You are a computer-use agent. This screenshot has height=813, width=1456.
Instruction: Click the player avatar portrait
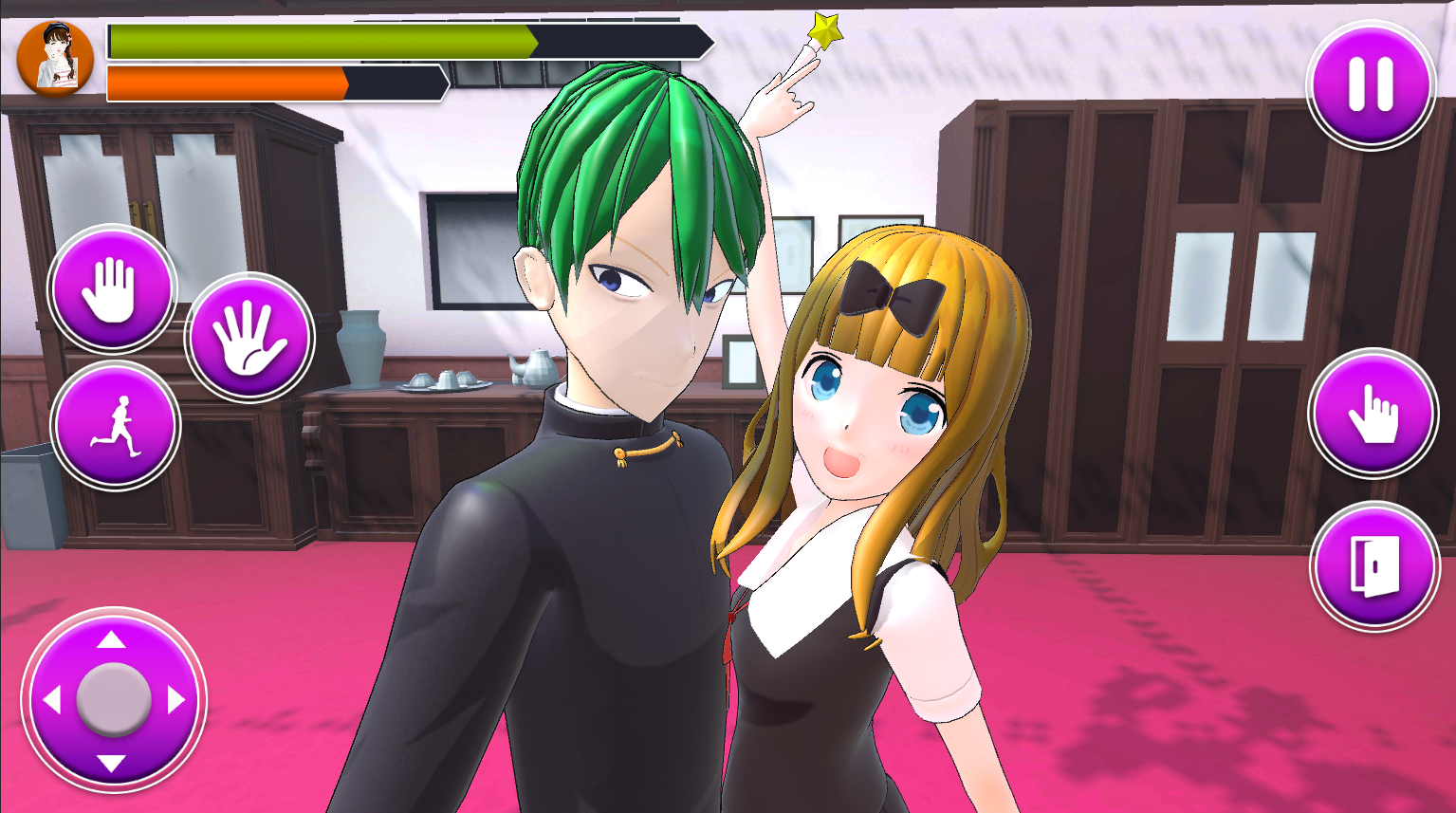pyautogui.click(x=57, y=59)
